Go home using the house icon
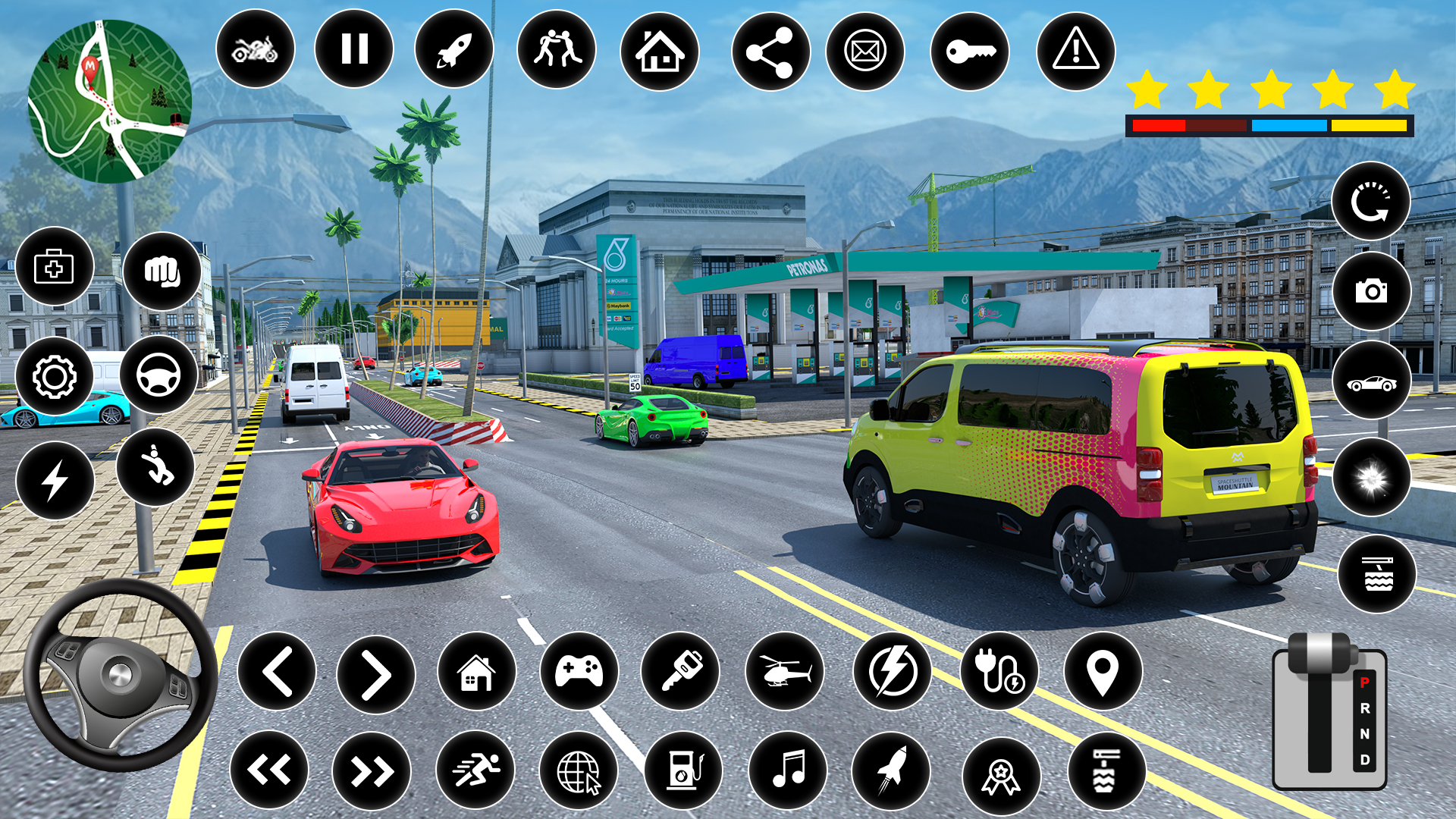Screen dimensions: 1456x819 [x=661, y=49]
